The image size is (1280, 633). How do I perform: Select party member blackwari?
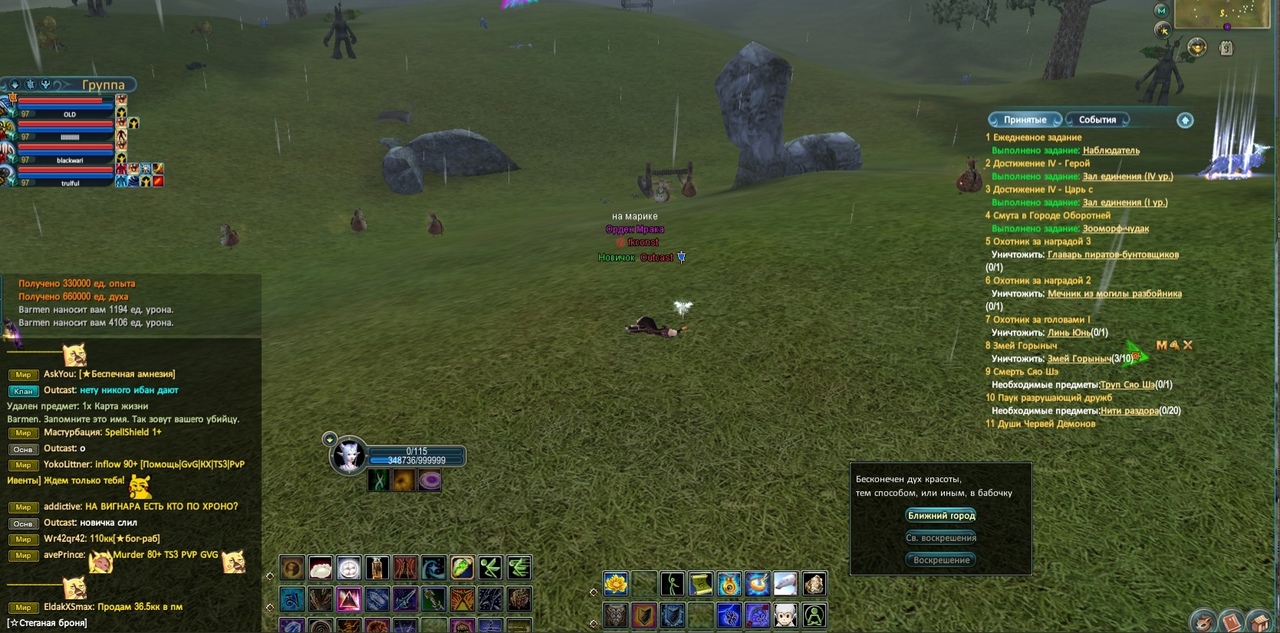coord(69,160)
